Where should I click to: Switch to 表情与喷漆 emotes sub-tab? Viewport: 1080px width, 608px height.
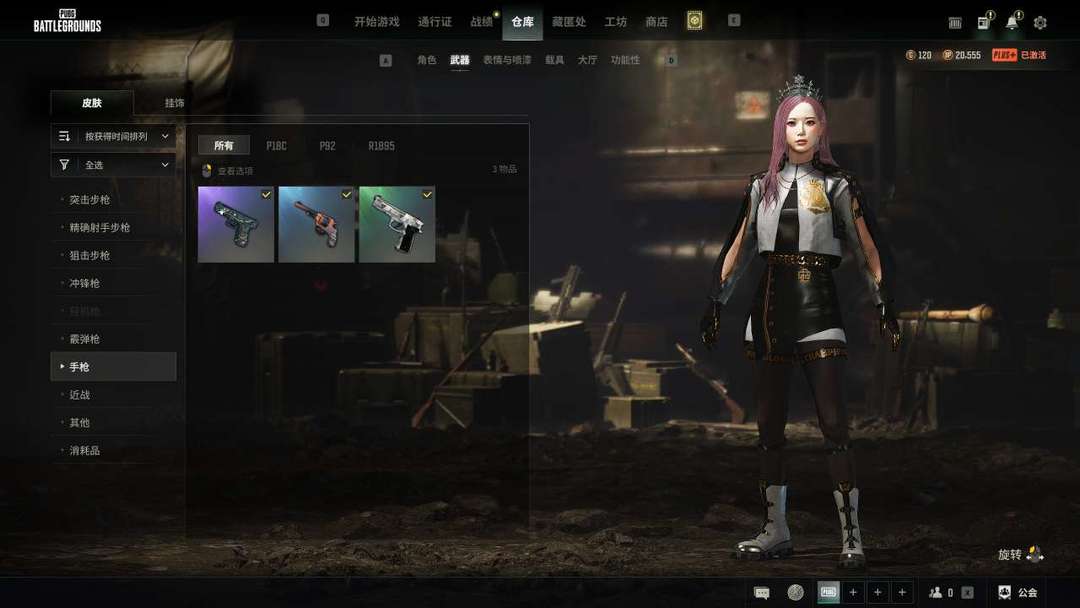point(508,60)
